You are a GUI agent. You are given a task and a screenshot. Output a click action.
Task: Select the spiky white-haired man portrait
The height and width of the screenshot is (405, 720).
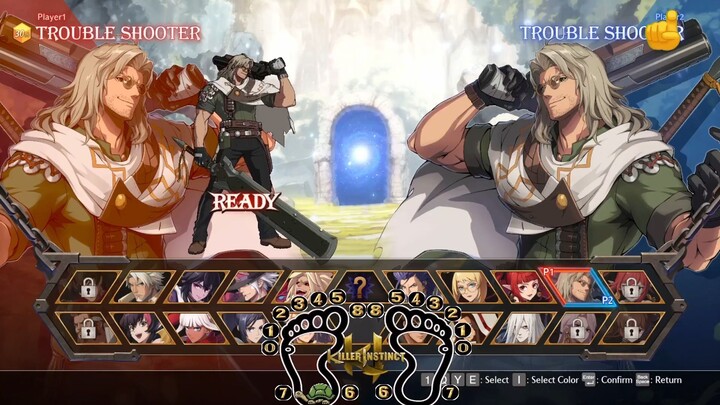click(144, 288)
